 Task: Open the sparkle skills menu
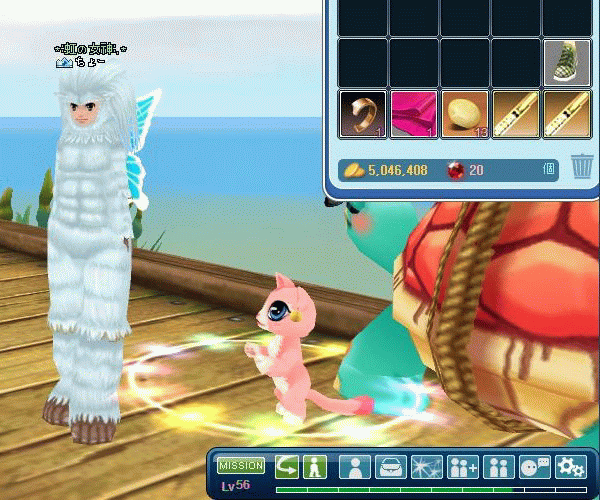[x=426, y=467]
